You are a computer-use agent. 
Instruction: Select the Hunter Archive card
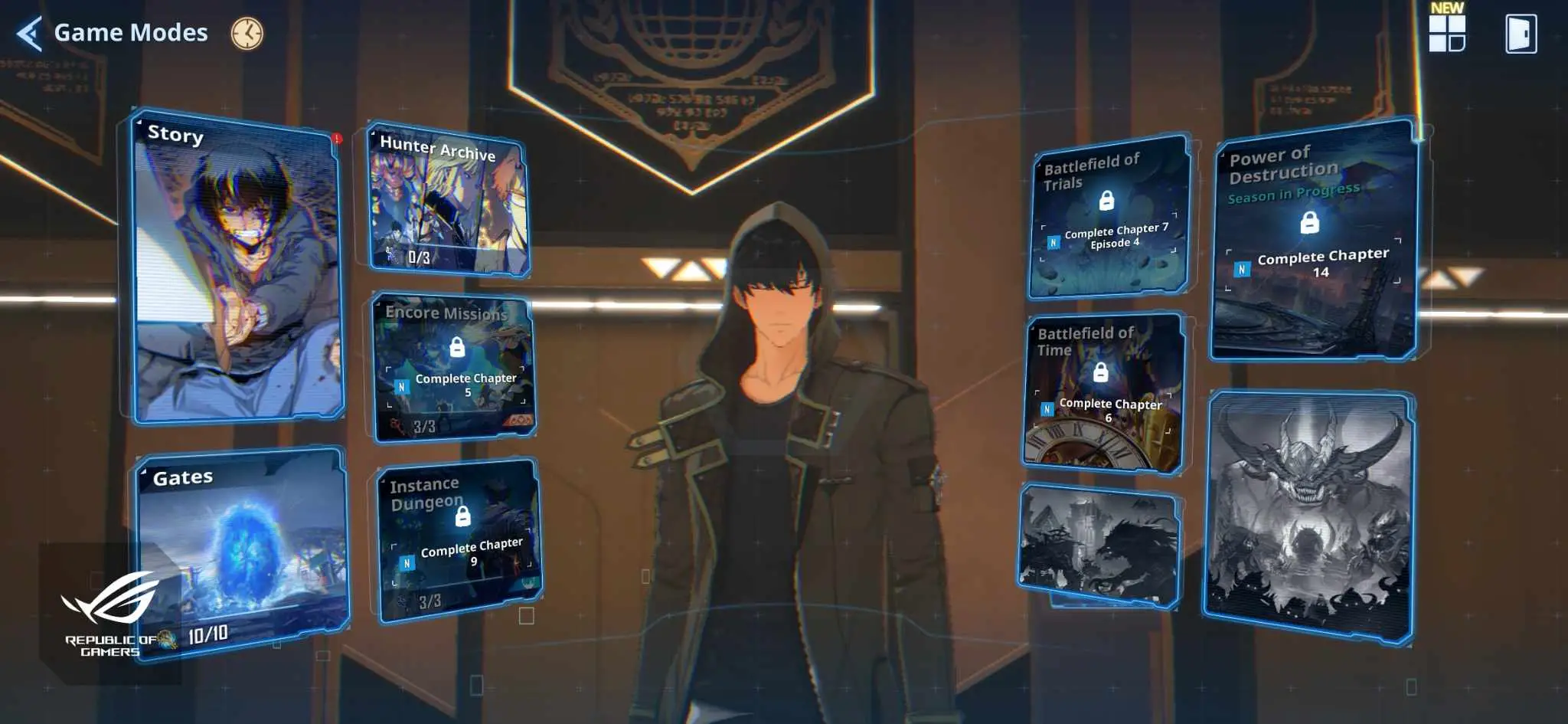click(449, 201)
